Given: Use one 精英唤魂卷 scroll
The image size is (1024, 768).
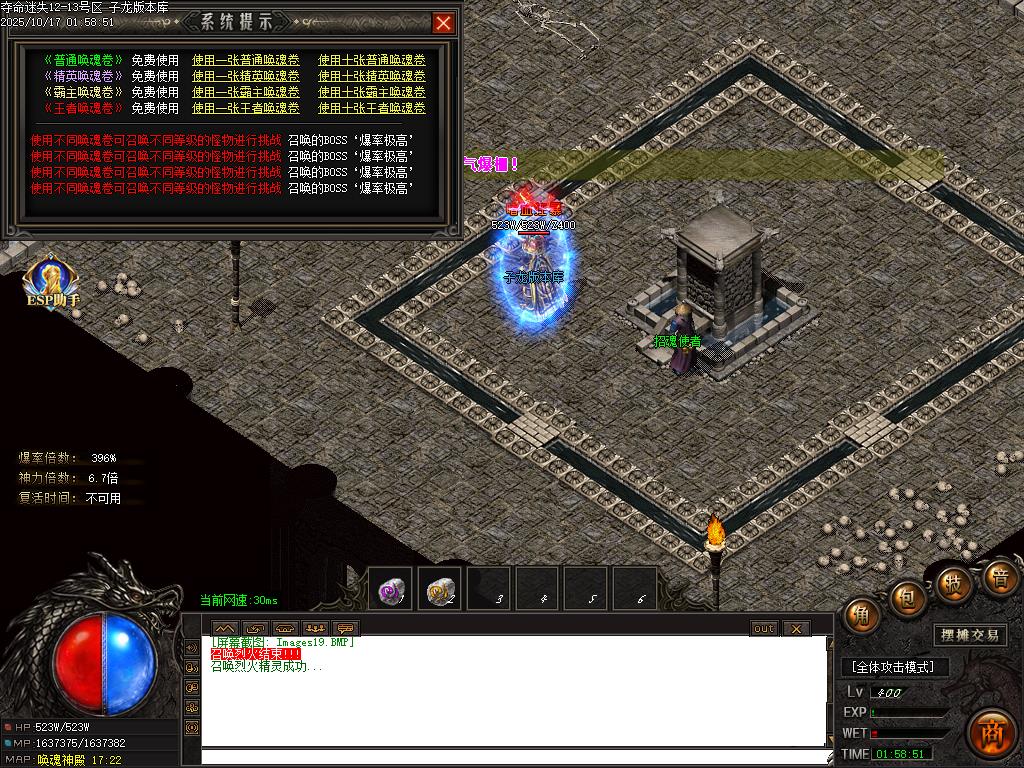Looking at the screenshot, I should tap(246, 76).
